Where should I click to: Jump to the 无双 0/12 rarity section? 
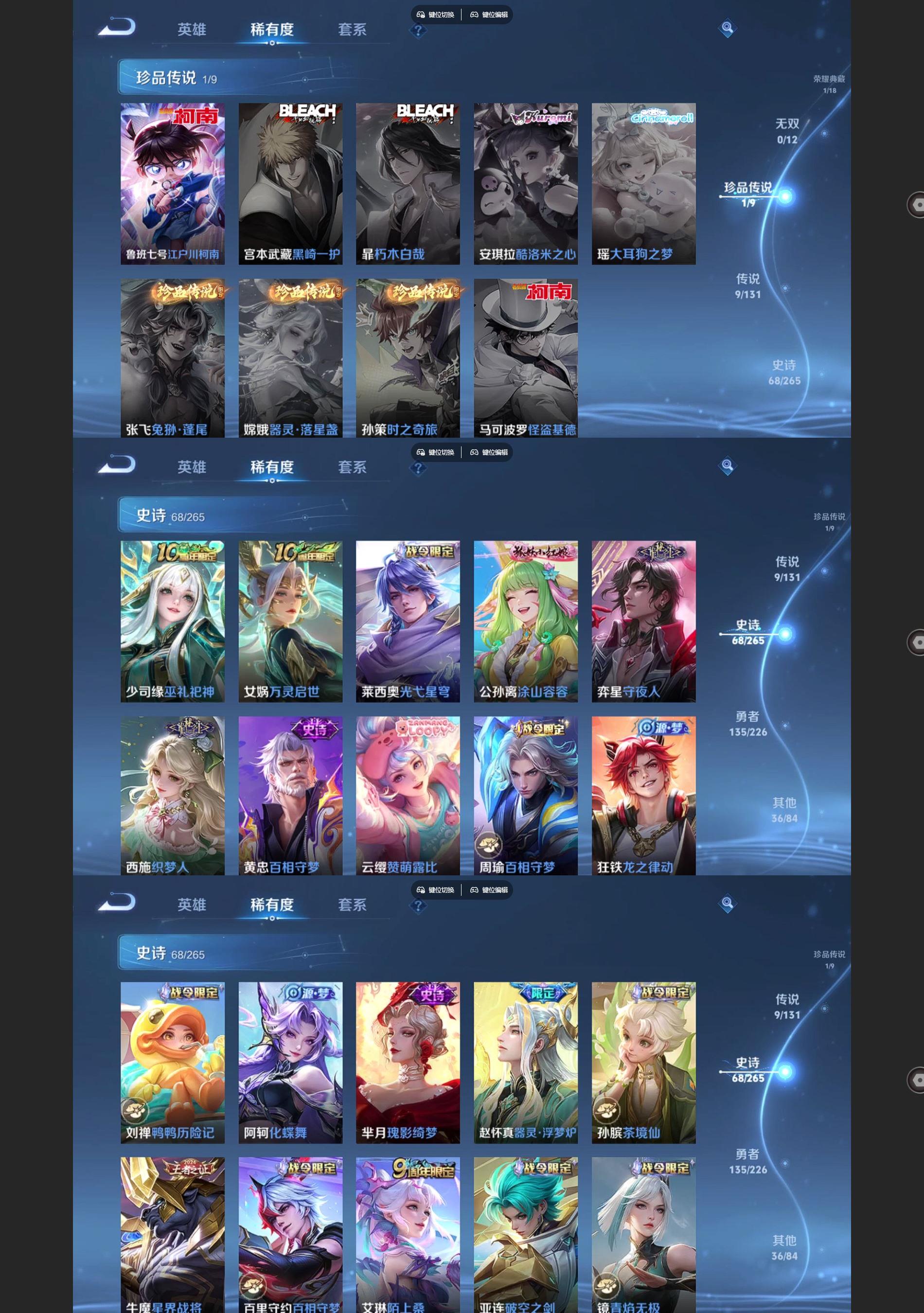(786, 131)
